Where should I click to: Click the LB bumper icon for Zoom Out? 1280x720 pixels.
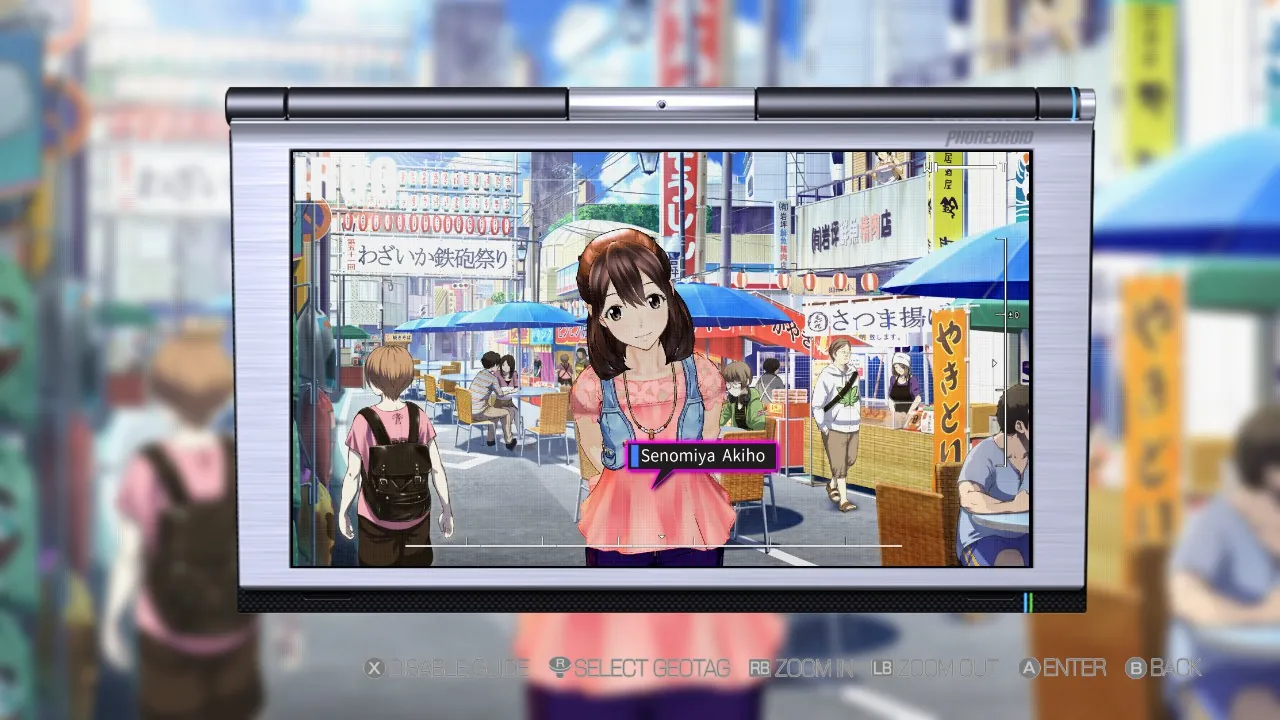pos(882,668)
